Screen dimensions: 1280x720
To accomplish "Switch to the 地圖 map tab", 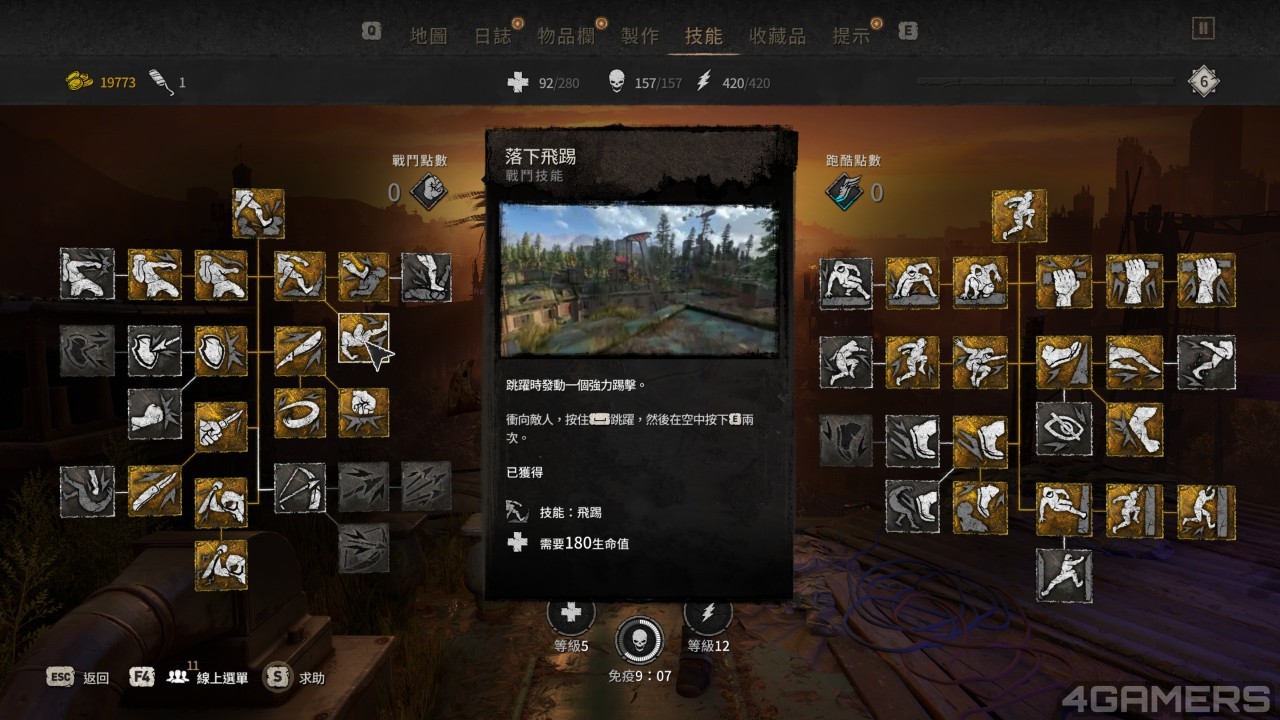I will (x=428, y=36).
